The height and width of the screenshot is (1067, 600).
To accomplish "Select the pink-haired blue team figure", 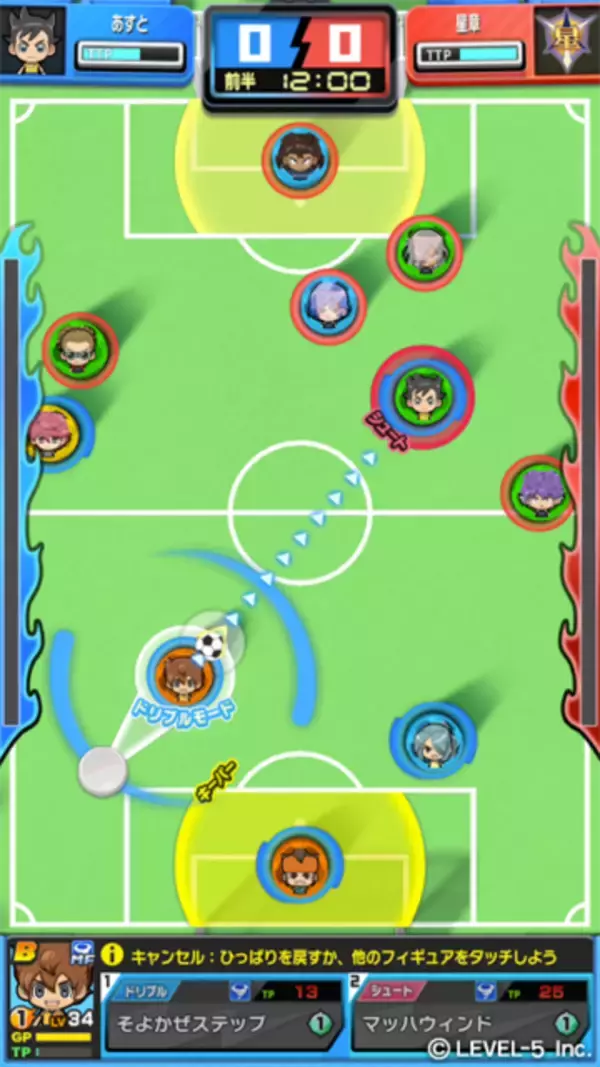I will pos(52,433).
